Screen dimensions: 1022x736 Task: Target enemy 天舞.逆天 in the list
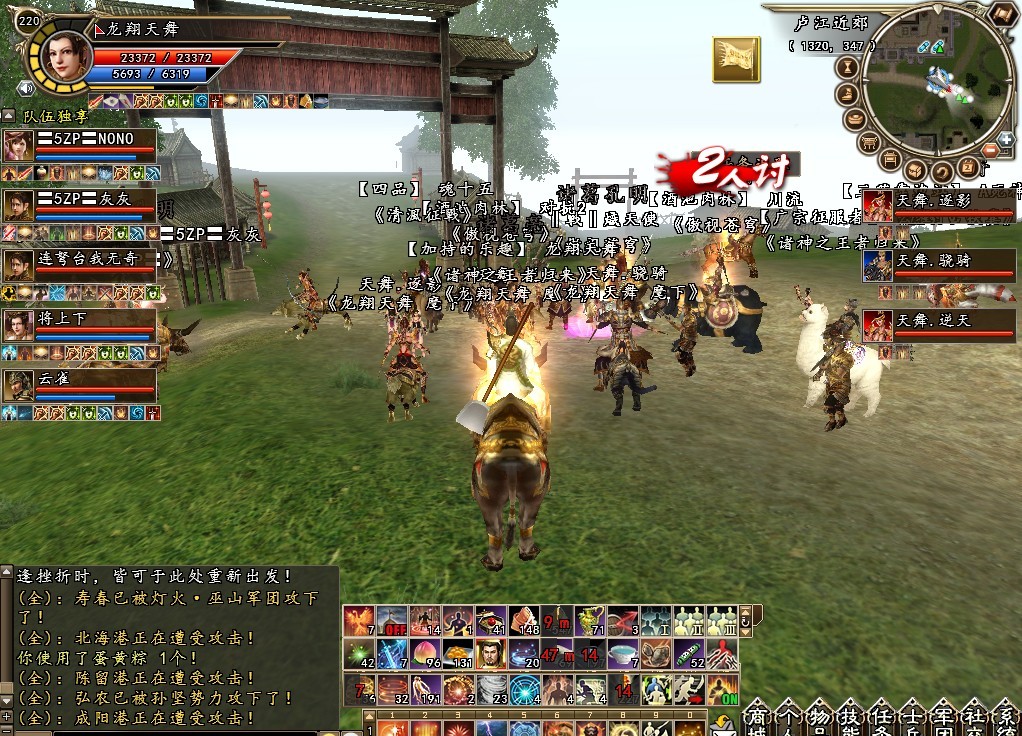(939, 326)
